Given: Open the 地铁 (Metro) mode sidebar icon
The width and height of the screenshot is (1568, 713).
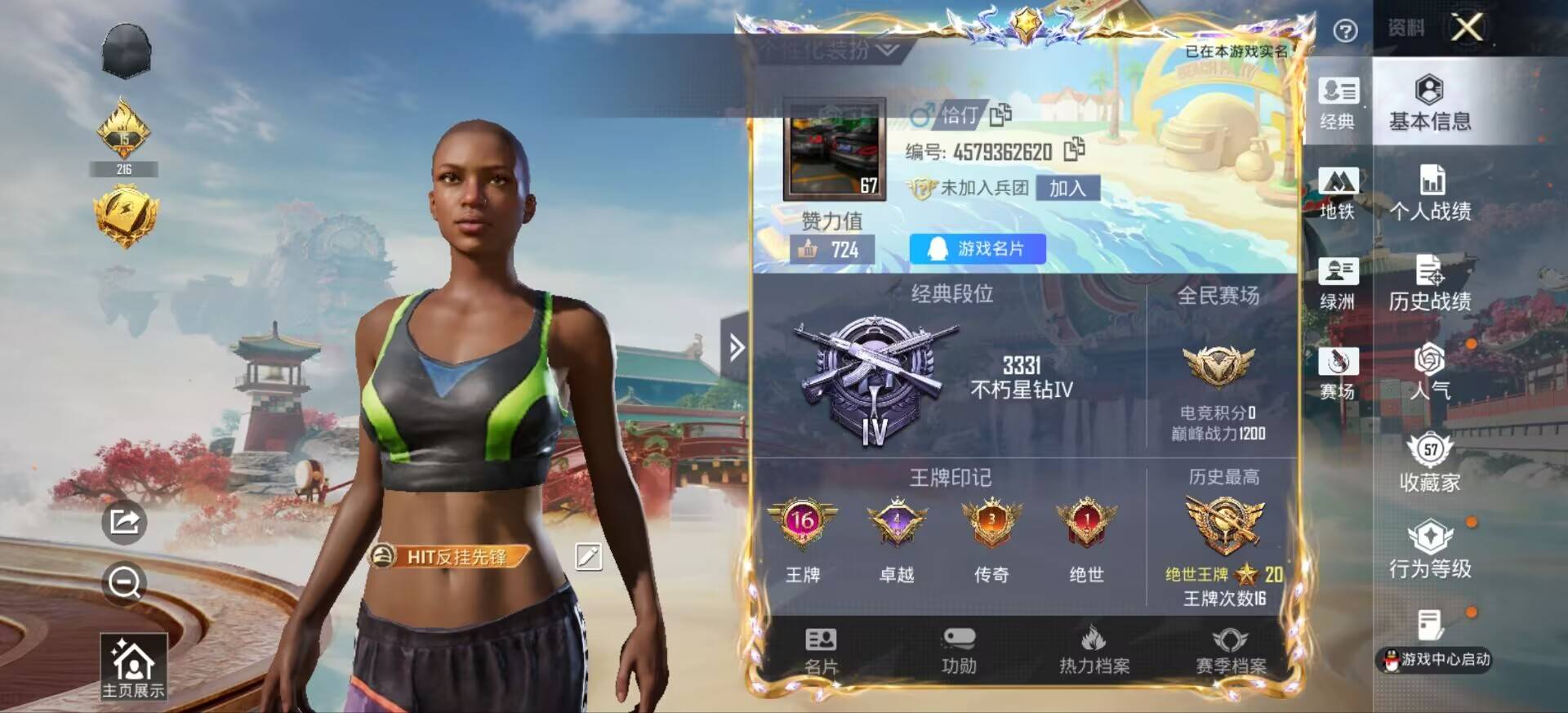Looking at the screenshot, I should pos(1339,194).
